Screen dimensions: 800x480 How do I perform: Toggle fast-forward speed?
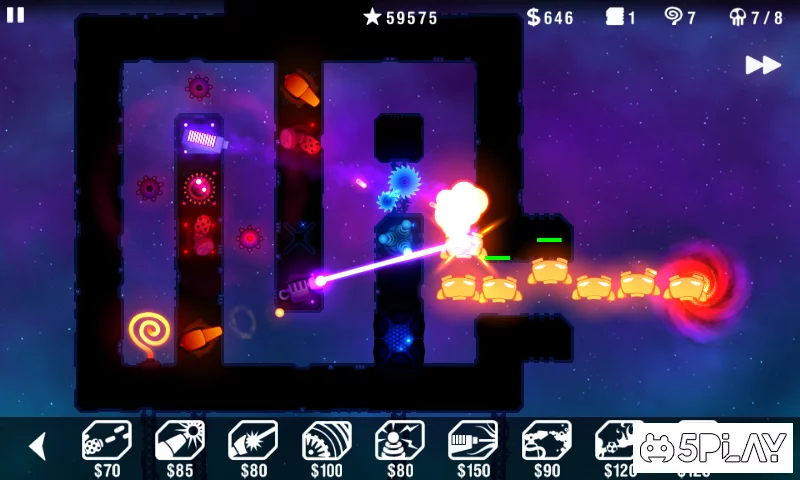tap(762, 65)
